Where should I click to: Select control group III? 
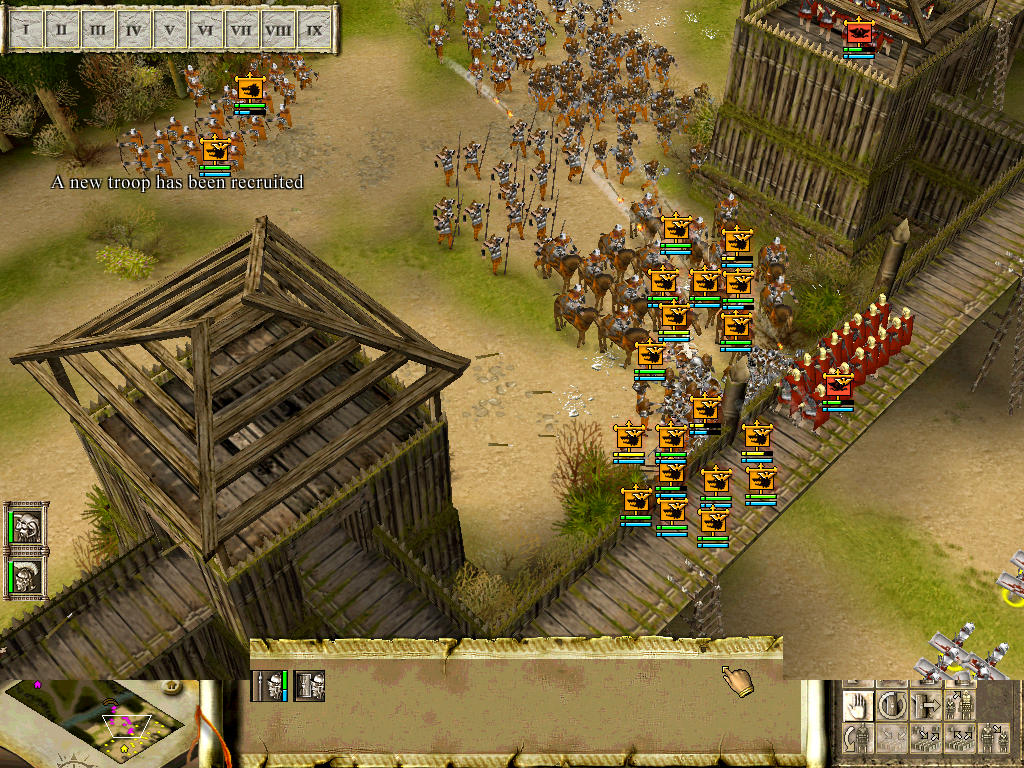tap(97, 30)
